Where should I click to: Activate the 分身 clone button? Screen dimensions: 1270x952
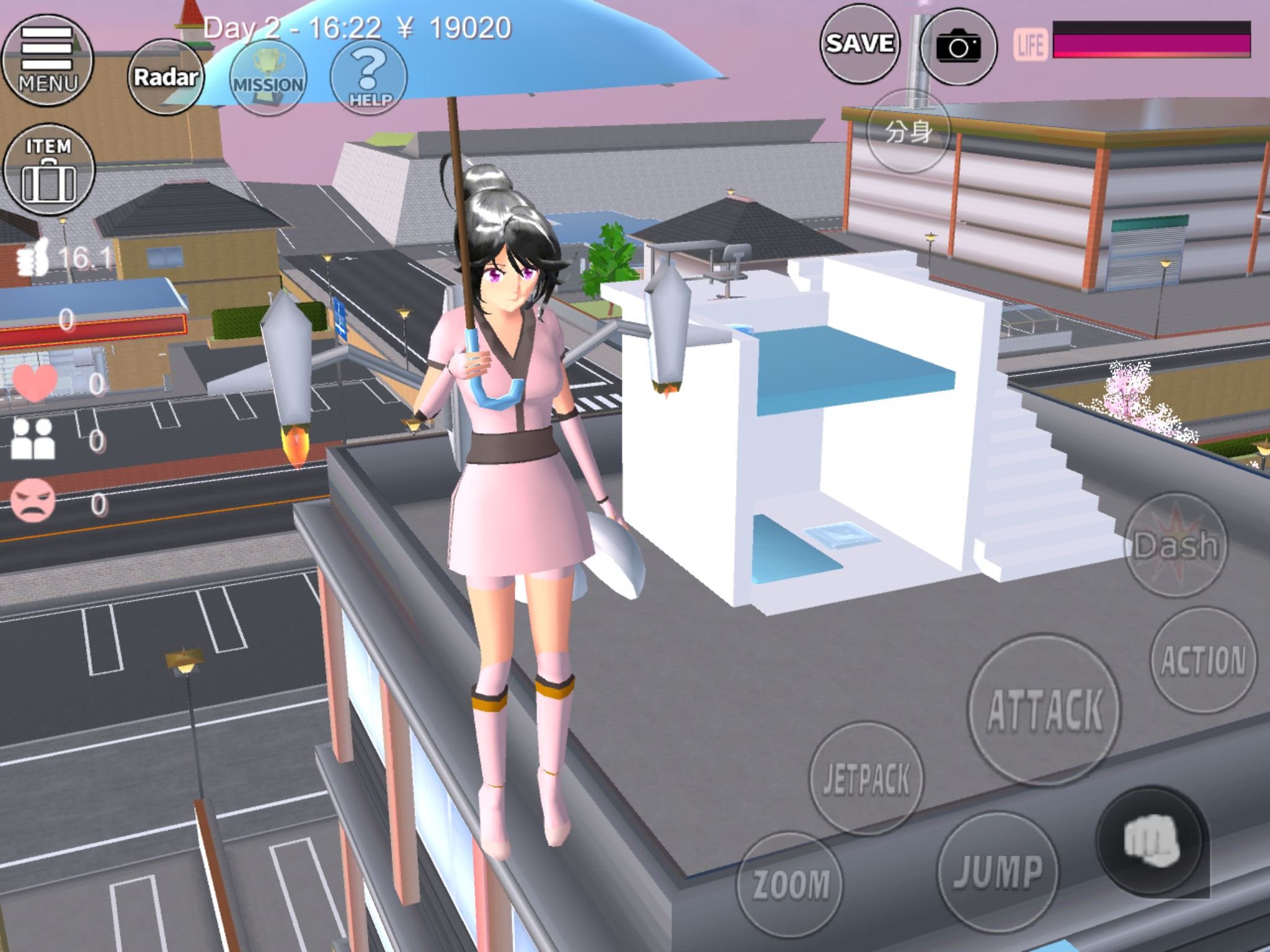[x=908, y=131]
